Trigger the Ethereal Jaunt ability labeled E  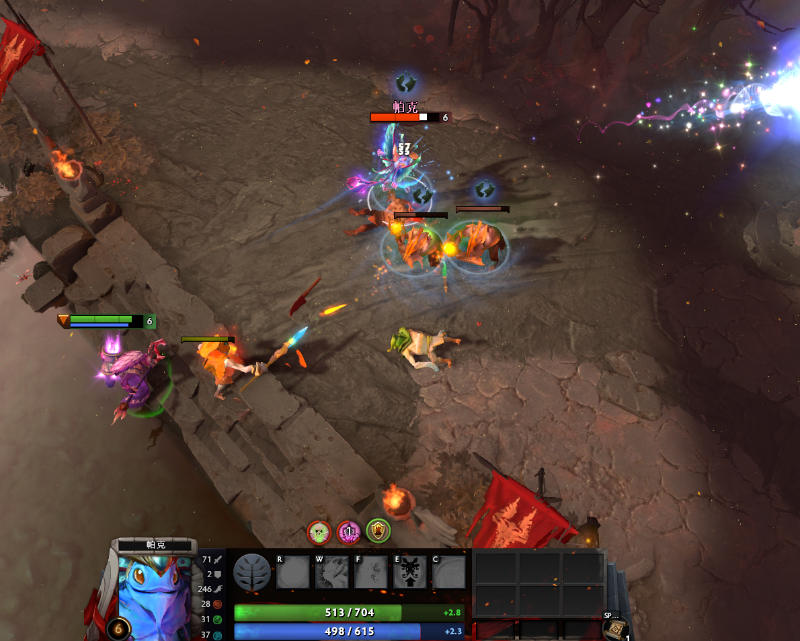coord(410,573)
